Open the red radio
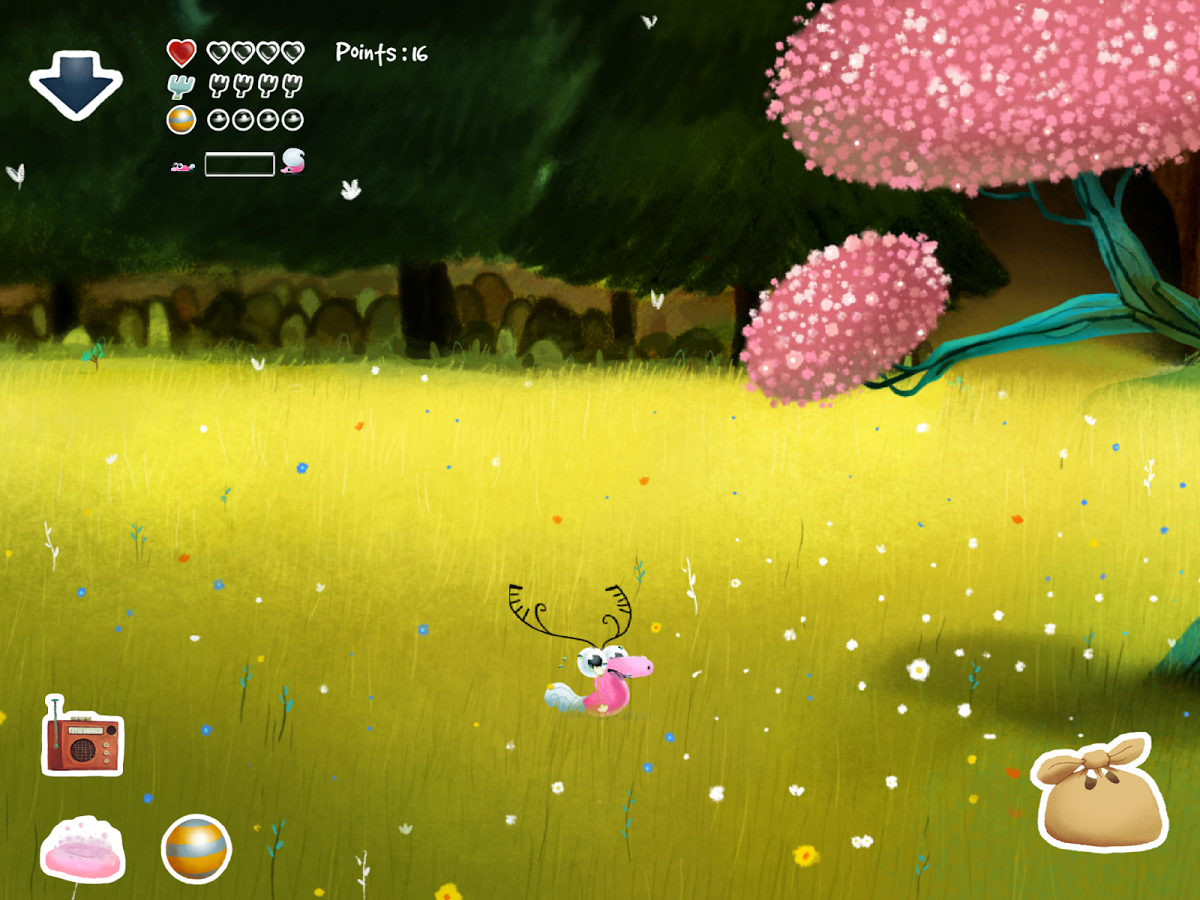1200x900 pixels. click(x=82, y=738)
